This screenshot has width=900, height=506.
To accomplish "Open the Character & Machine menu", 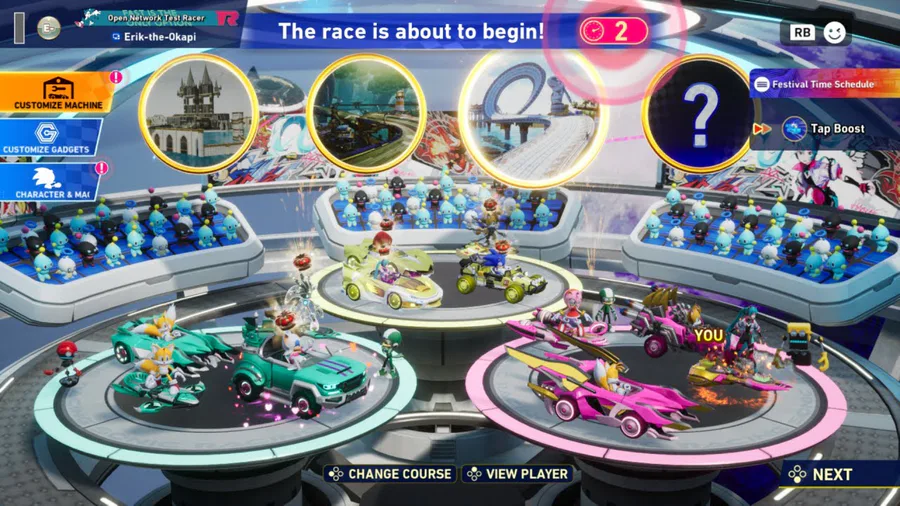I will [x=50, y=182].
